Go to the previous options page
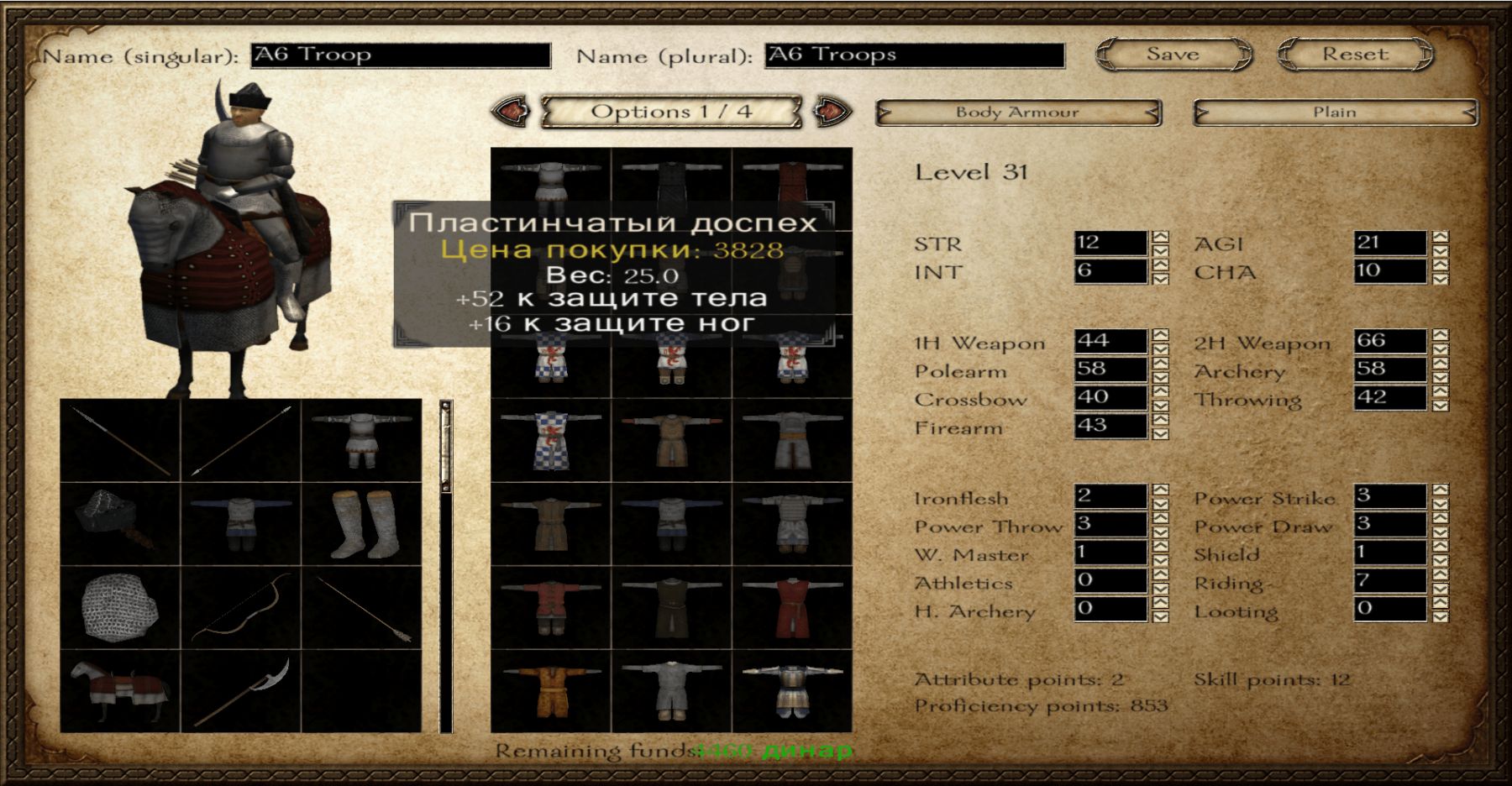 510,112
